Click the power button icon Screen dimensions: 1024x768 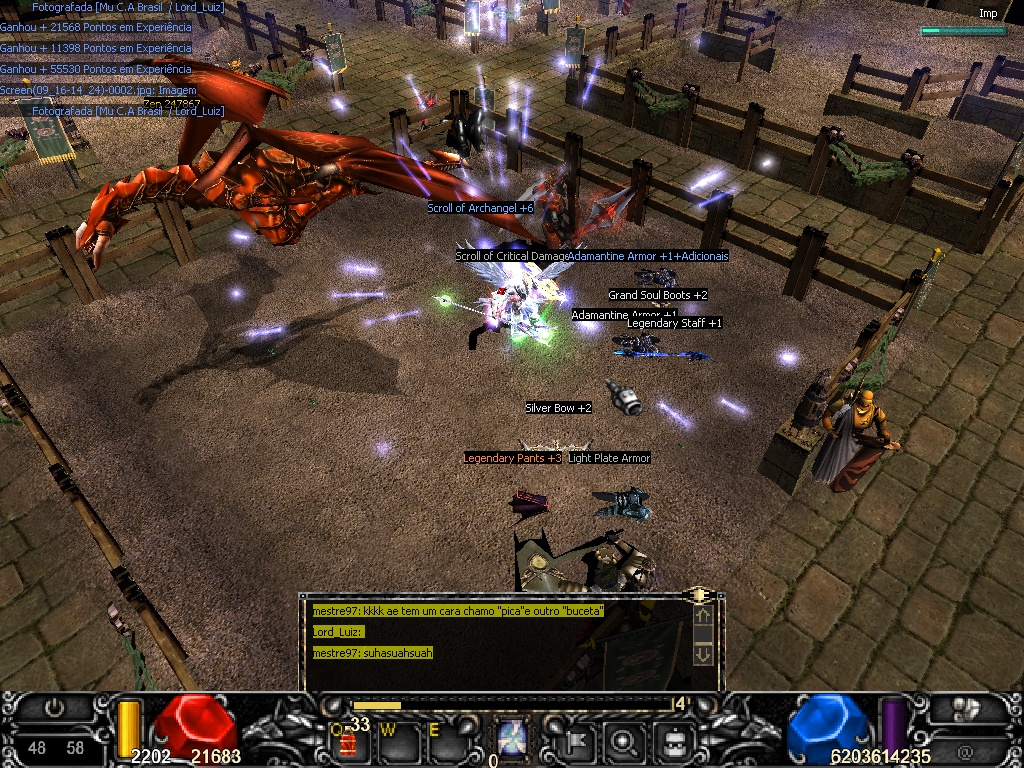pyautogui.click(x=55, y=708)
